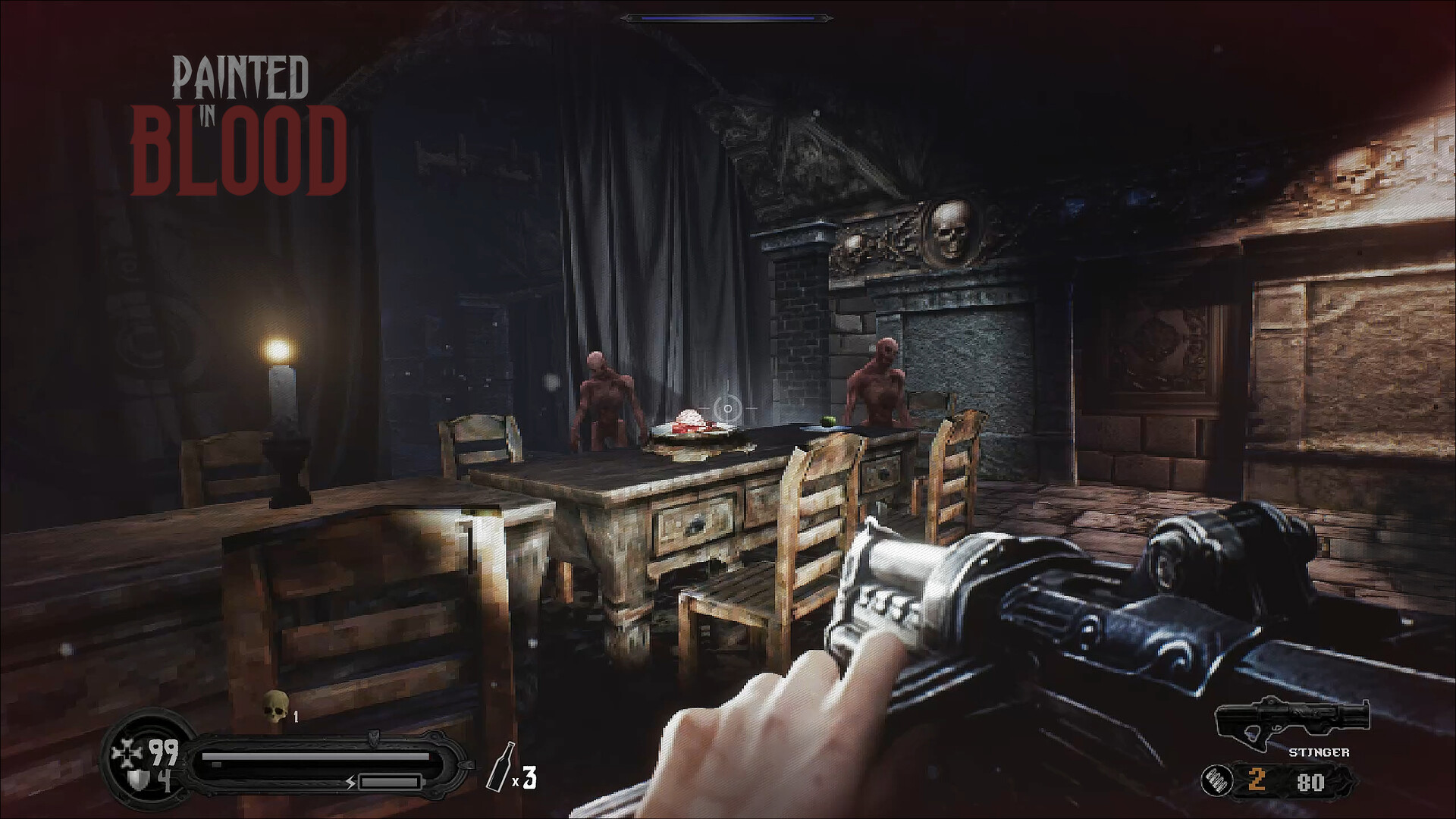Click the skull count number 1
1456x819 pixels.
296,715
